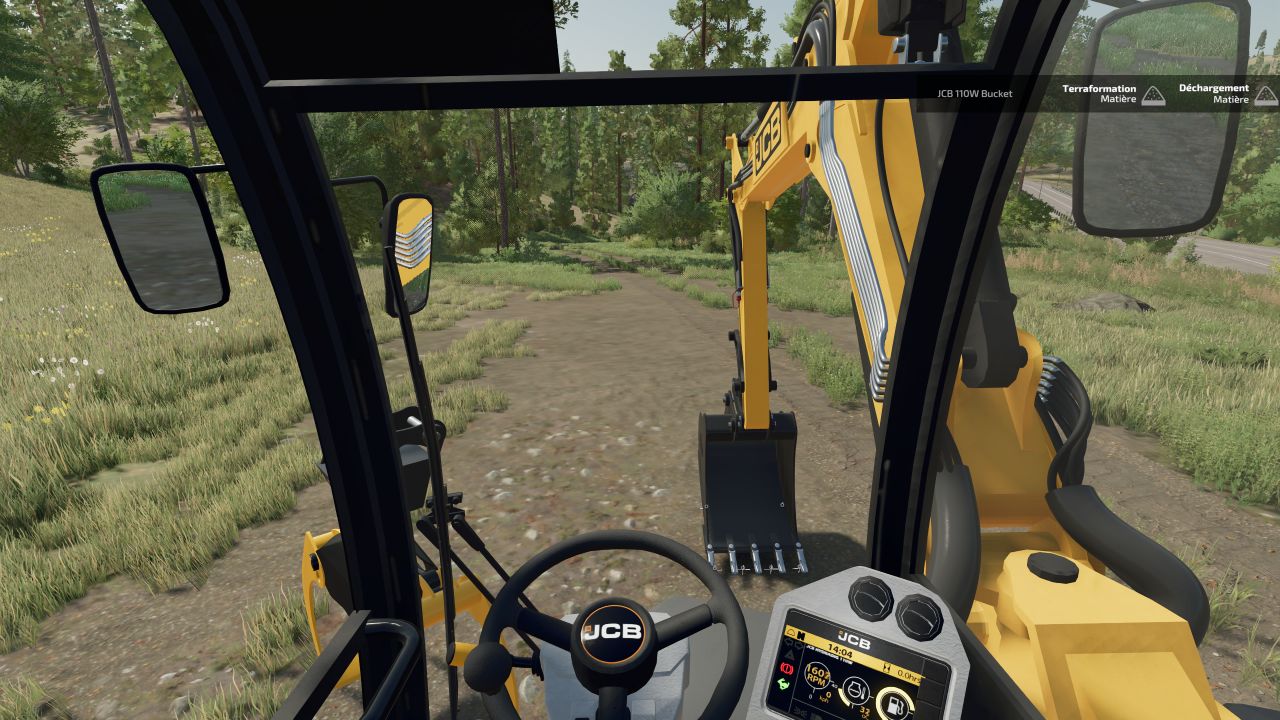This screenshot has width=1280, height=720.
Task: Click the warning triangle icon on the dashboard
Action: coord(790,654)
